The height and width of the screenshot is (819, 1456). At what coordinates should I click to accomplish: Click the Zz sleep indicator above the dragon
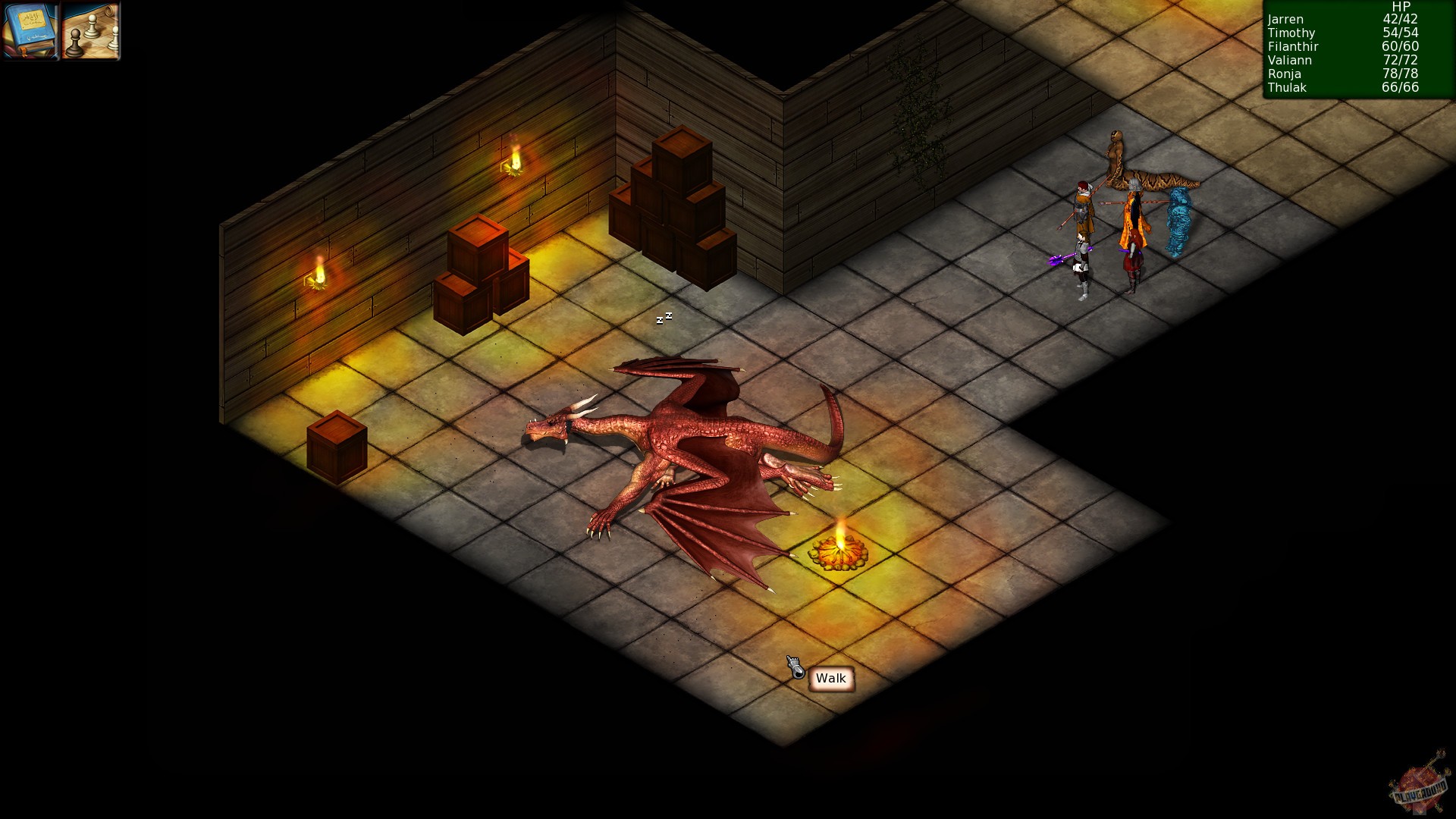tap(663, 318)
